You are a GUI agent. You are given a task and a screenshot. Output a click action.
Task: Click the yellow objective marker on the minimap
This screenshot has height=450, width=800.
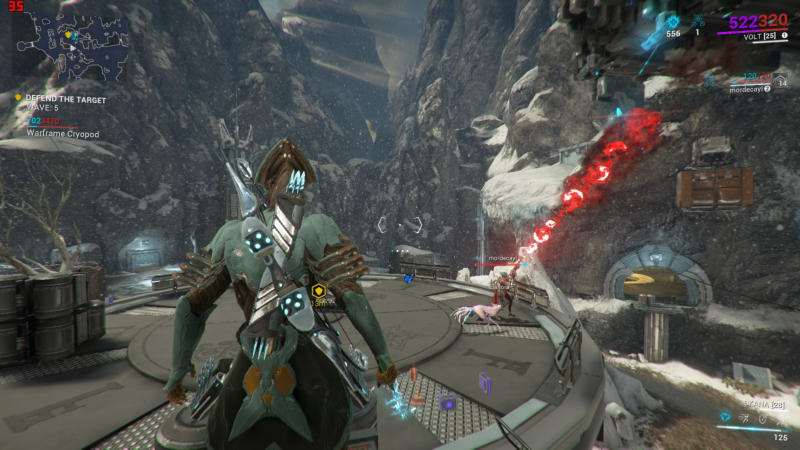pyautogui.click(x=69, y=36)
